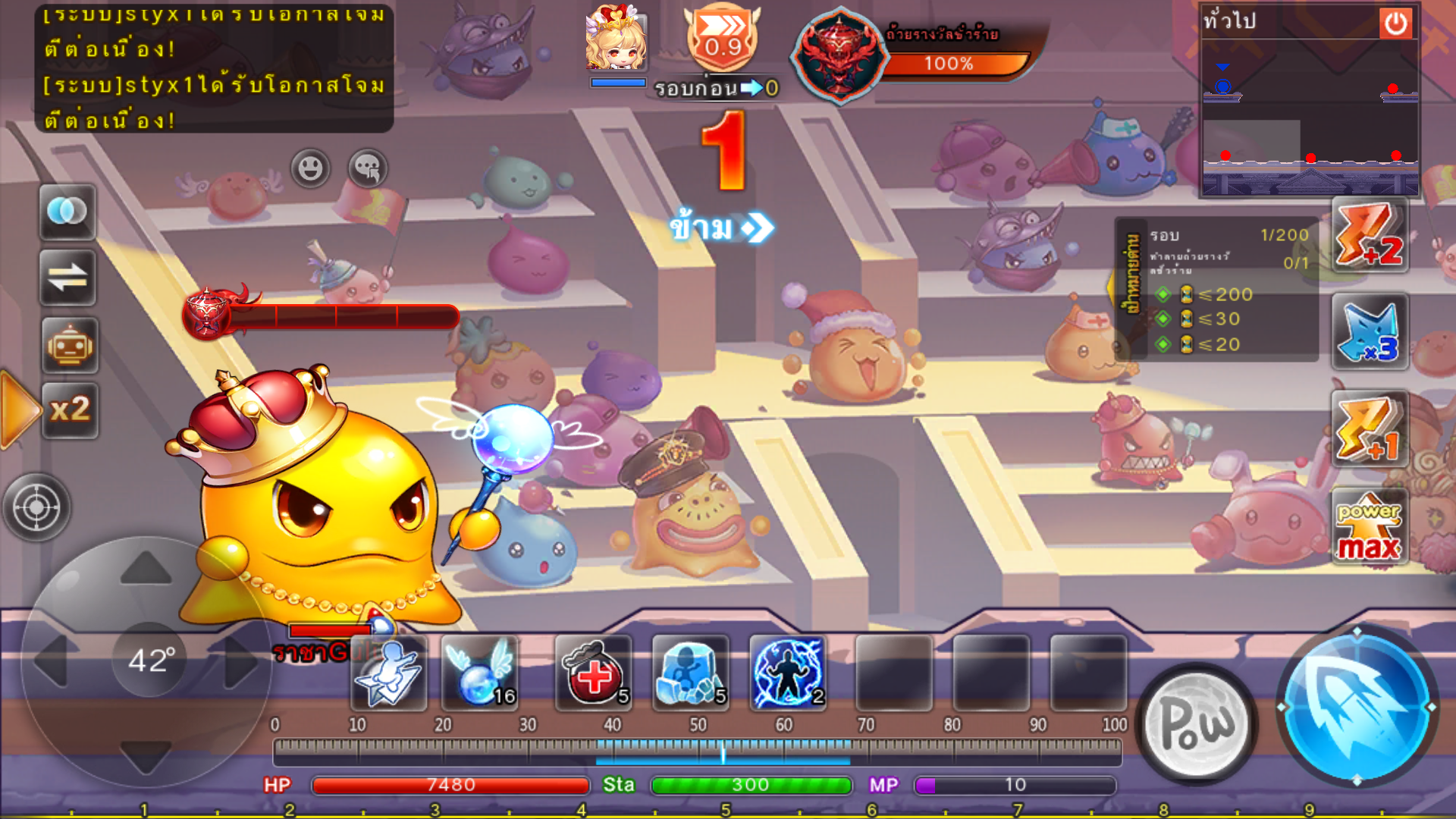This screenshot has width=1456, height=819.
Task: Tap the crosshair aim button
Action: coord(36,507)
